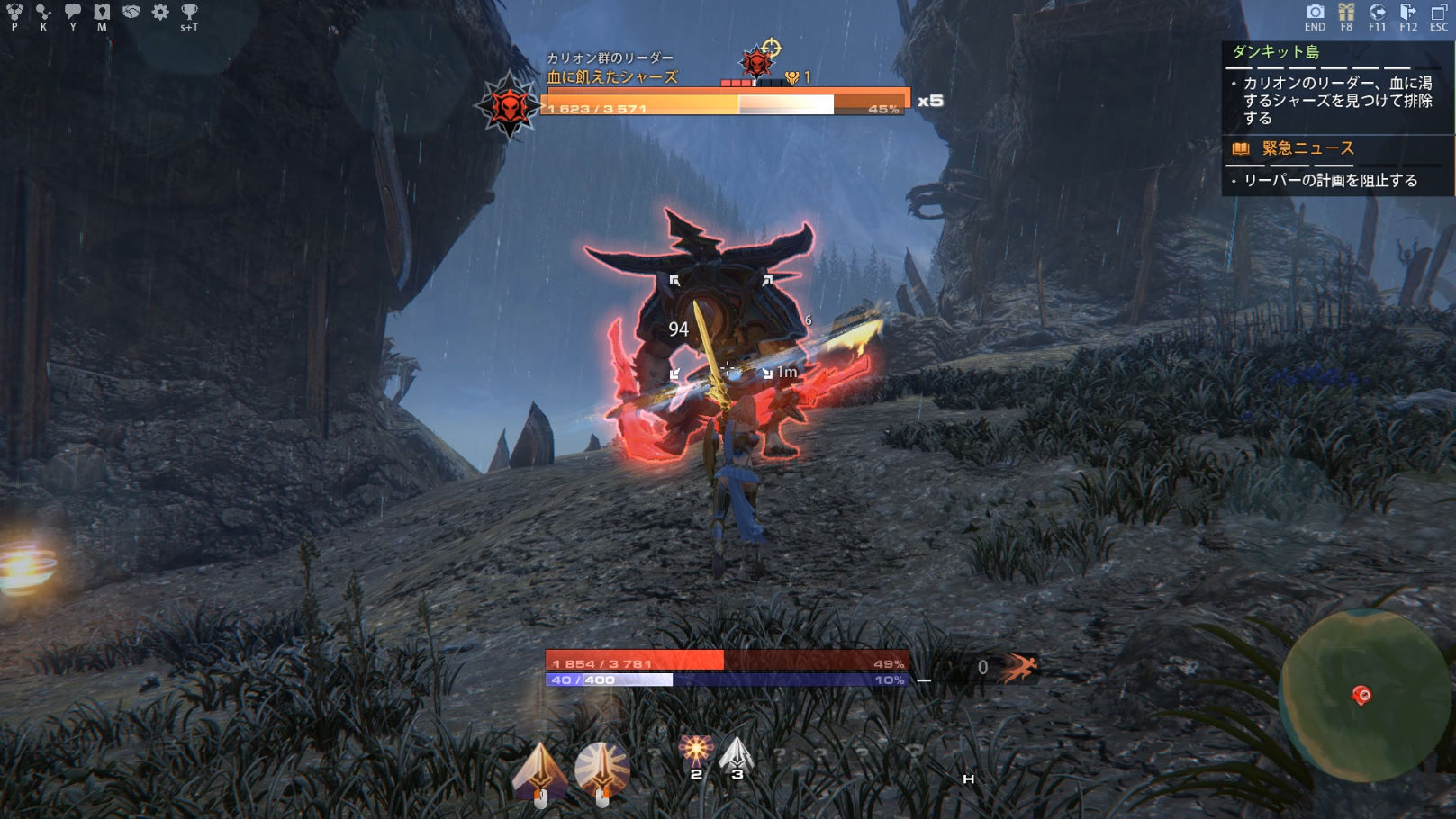This screenshot has width=1456, height=819.
Task: Open settings with the gear icon
Action: tap(160, 12)
